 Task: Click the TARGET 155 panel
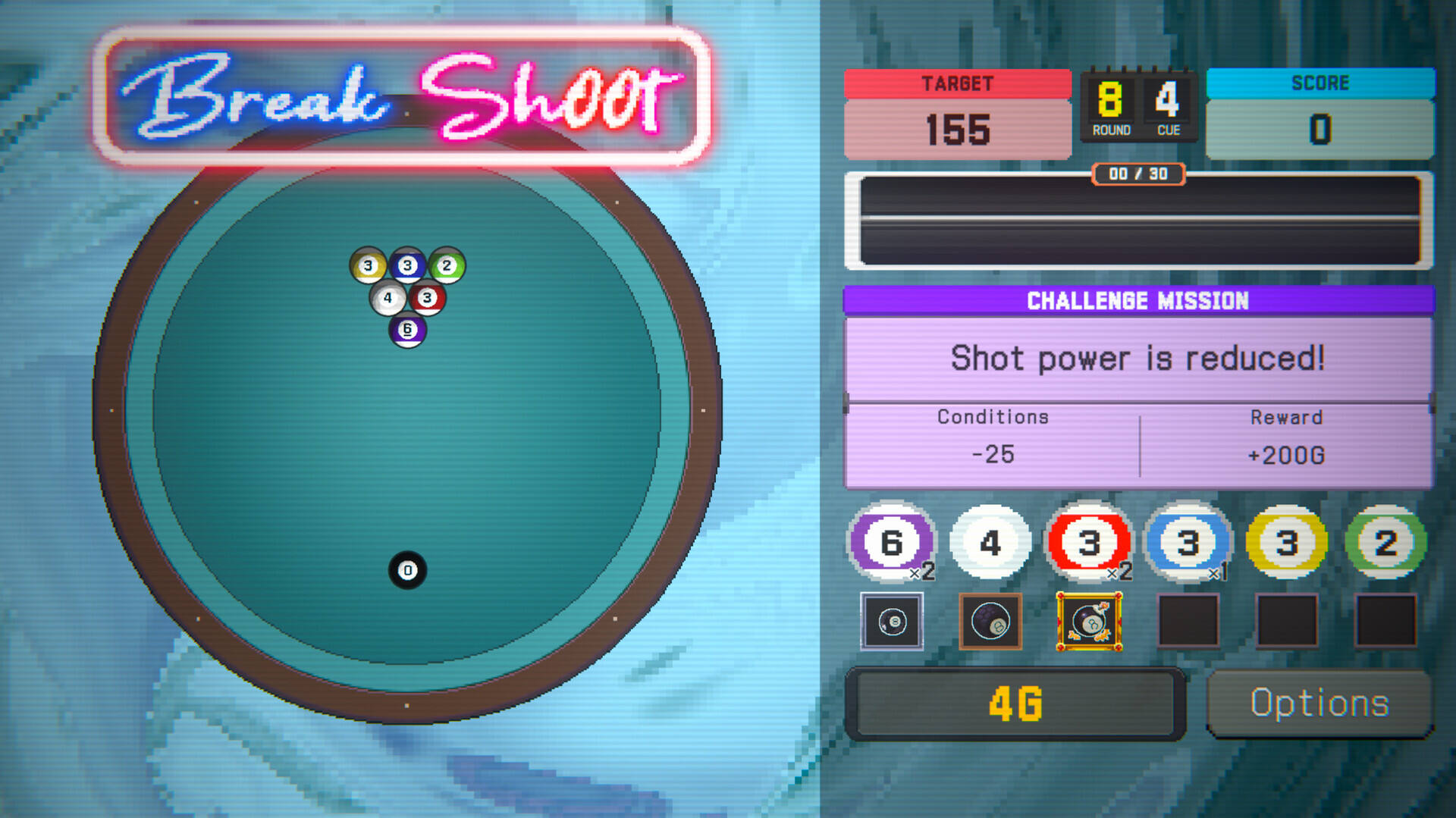coord(958,114)
